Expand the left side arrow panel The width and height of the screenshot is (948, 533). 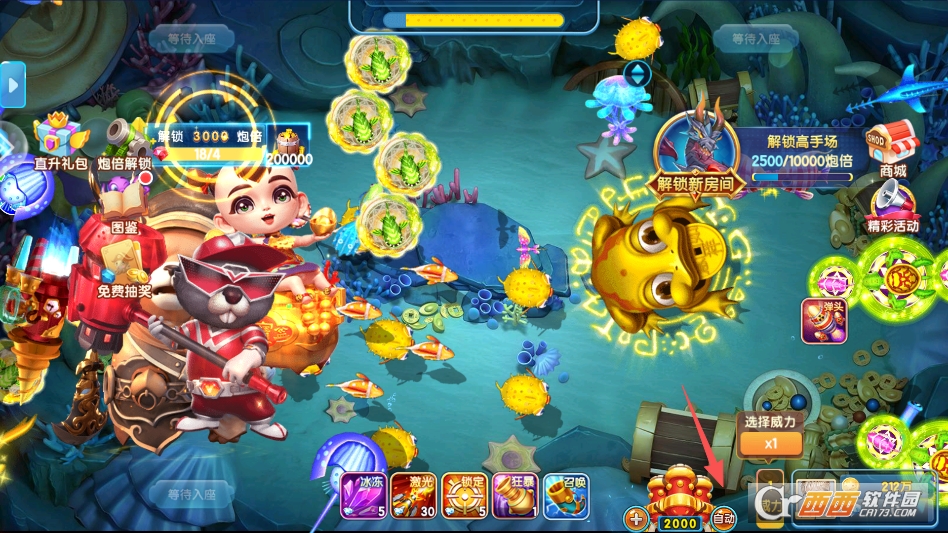pyautogui.click(x=12, y=85)
